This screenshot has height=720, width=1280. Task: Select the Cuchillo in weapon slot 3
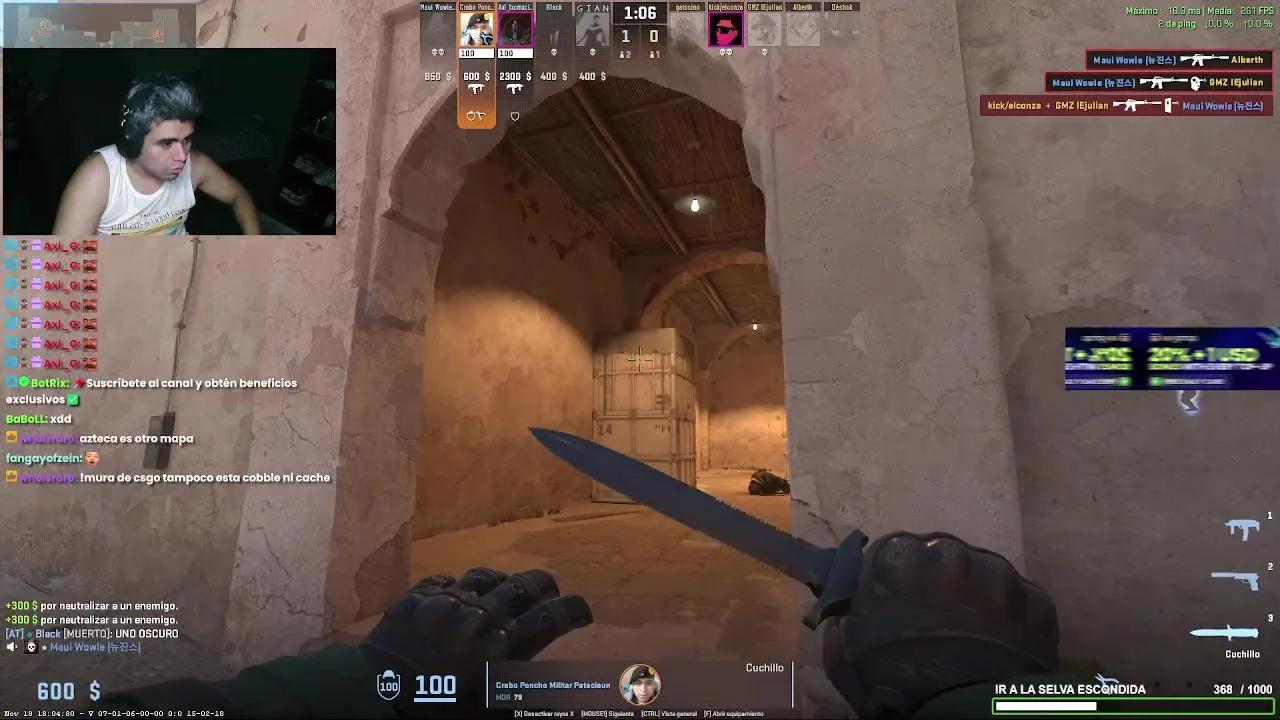(1222, 633)
